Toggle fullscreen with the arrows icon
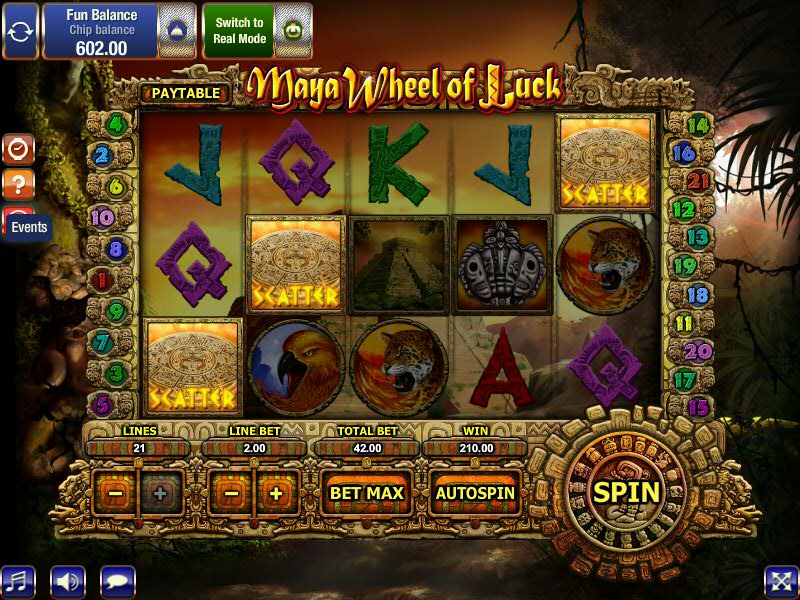Screen dimensions: 800x600 pyautogui.click(x=780, y=581)
